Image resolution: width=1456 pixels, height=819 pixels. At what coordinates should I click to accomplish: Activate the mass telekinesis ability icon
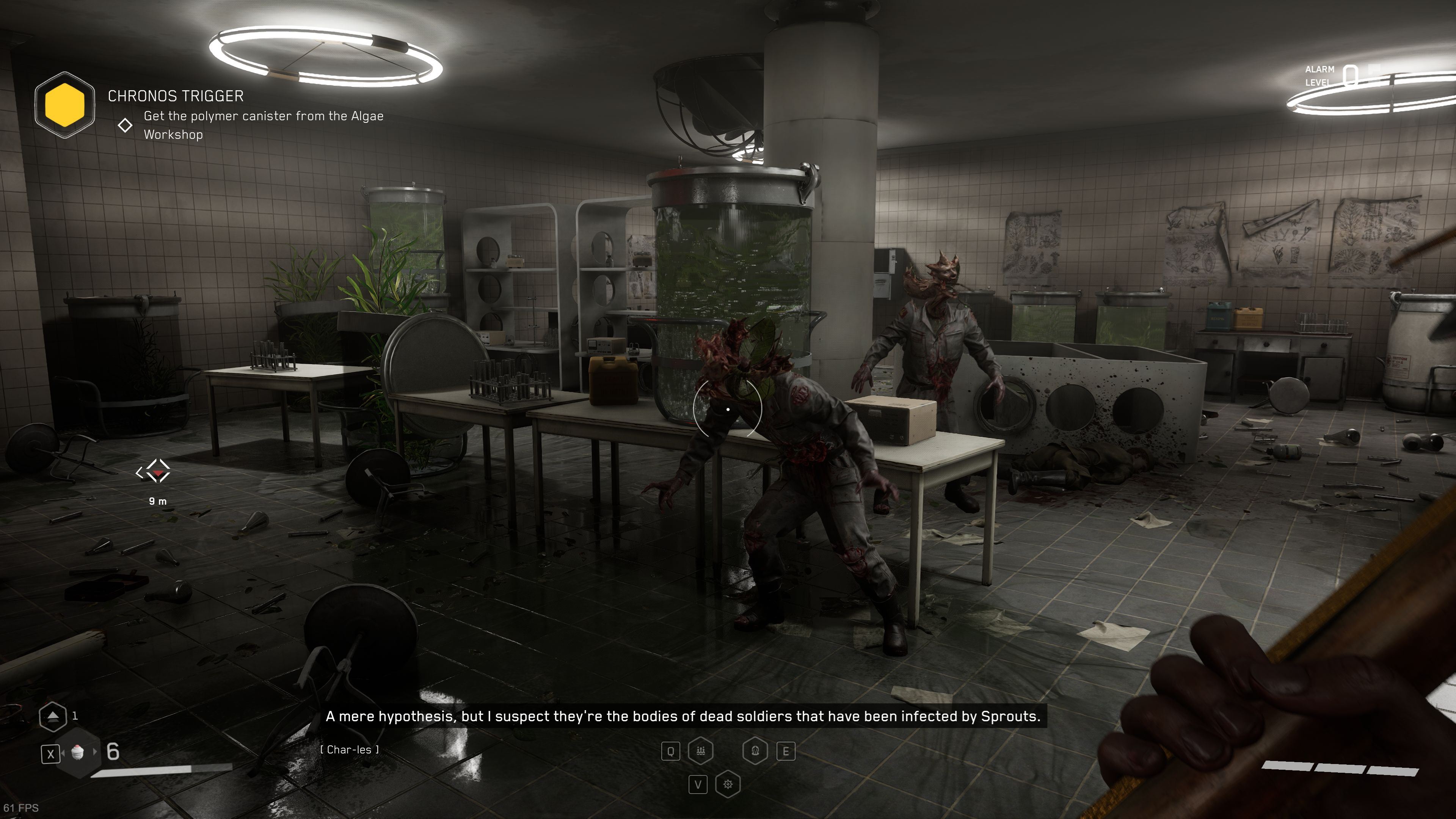pyautogui.click(x=701, y=751)
